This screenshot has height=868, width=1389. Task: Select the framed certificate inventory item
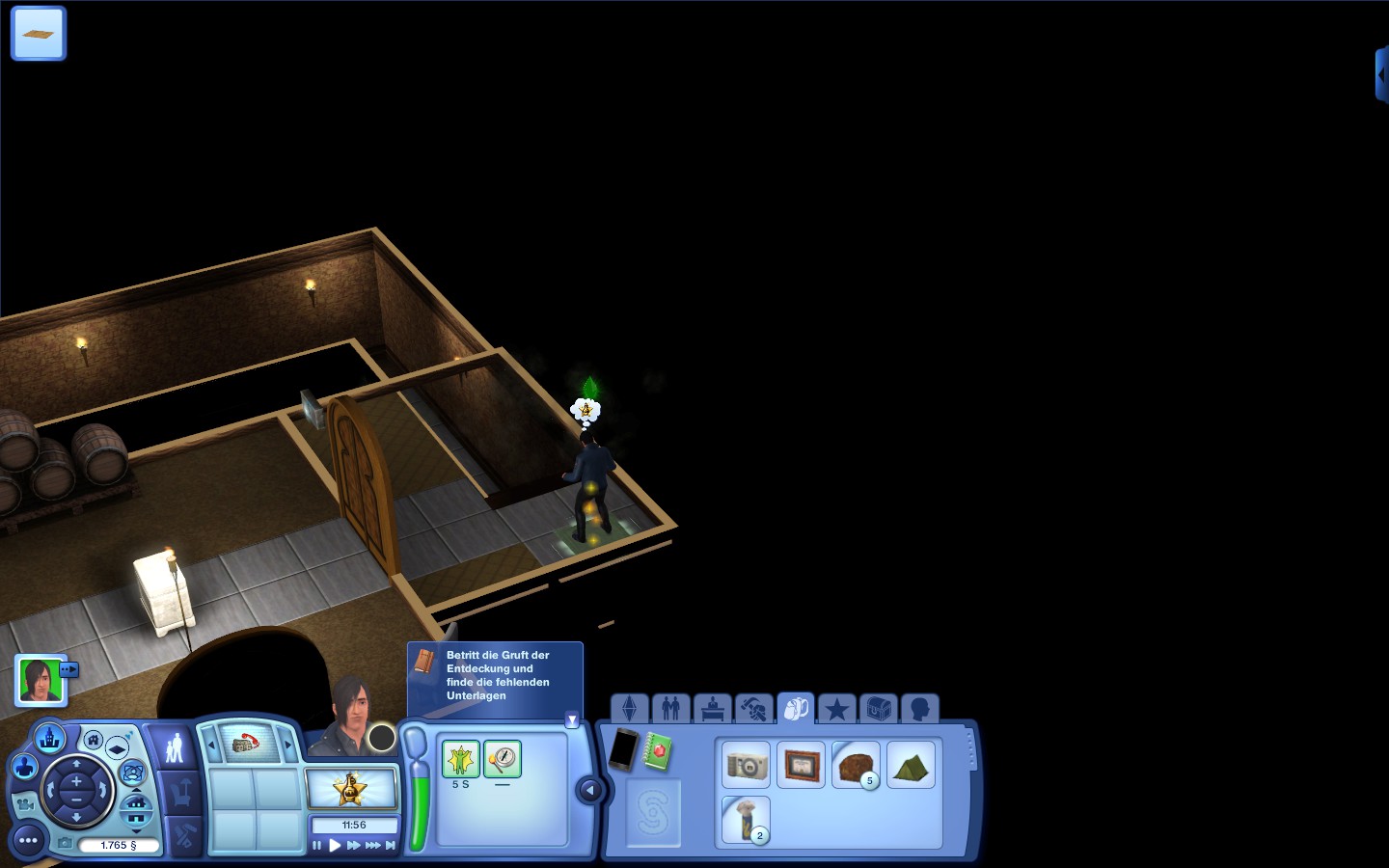(x=801, y=765)
